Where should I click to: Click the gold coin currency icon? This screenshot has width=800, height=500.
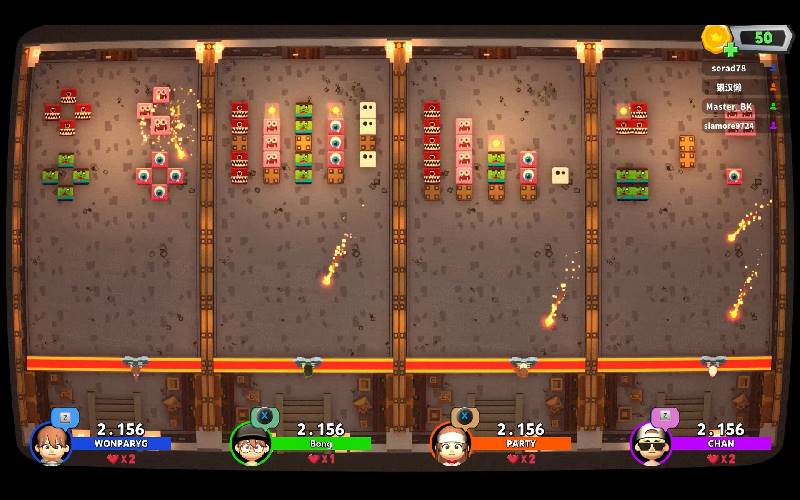pyautogui.click(x=716, y=38)
